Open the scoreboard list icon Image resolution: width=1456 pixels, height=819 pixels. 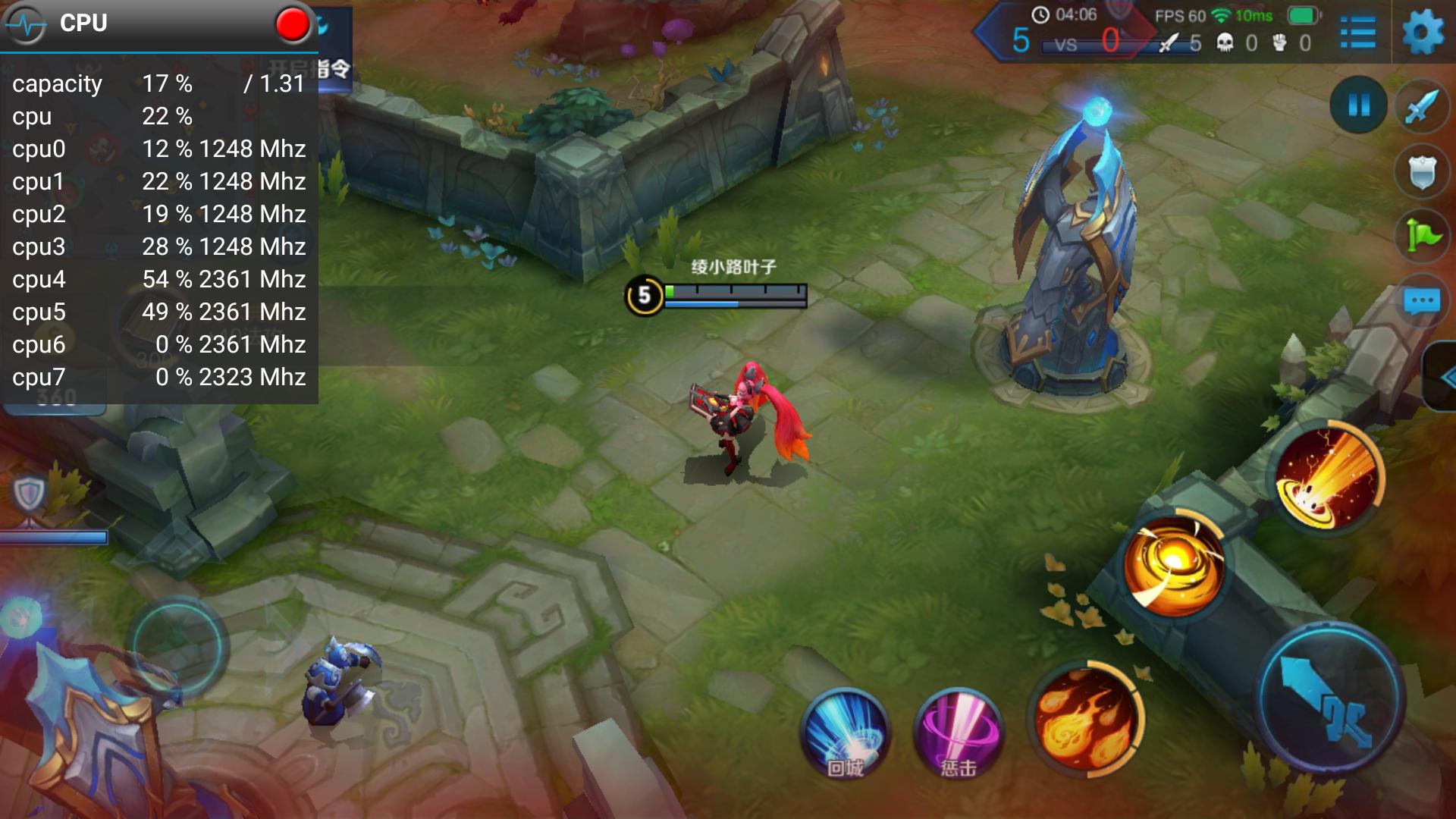(x=1357, y=33)
